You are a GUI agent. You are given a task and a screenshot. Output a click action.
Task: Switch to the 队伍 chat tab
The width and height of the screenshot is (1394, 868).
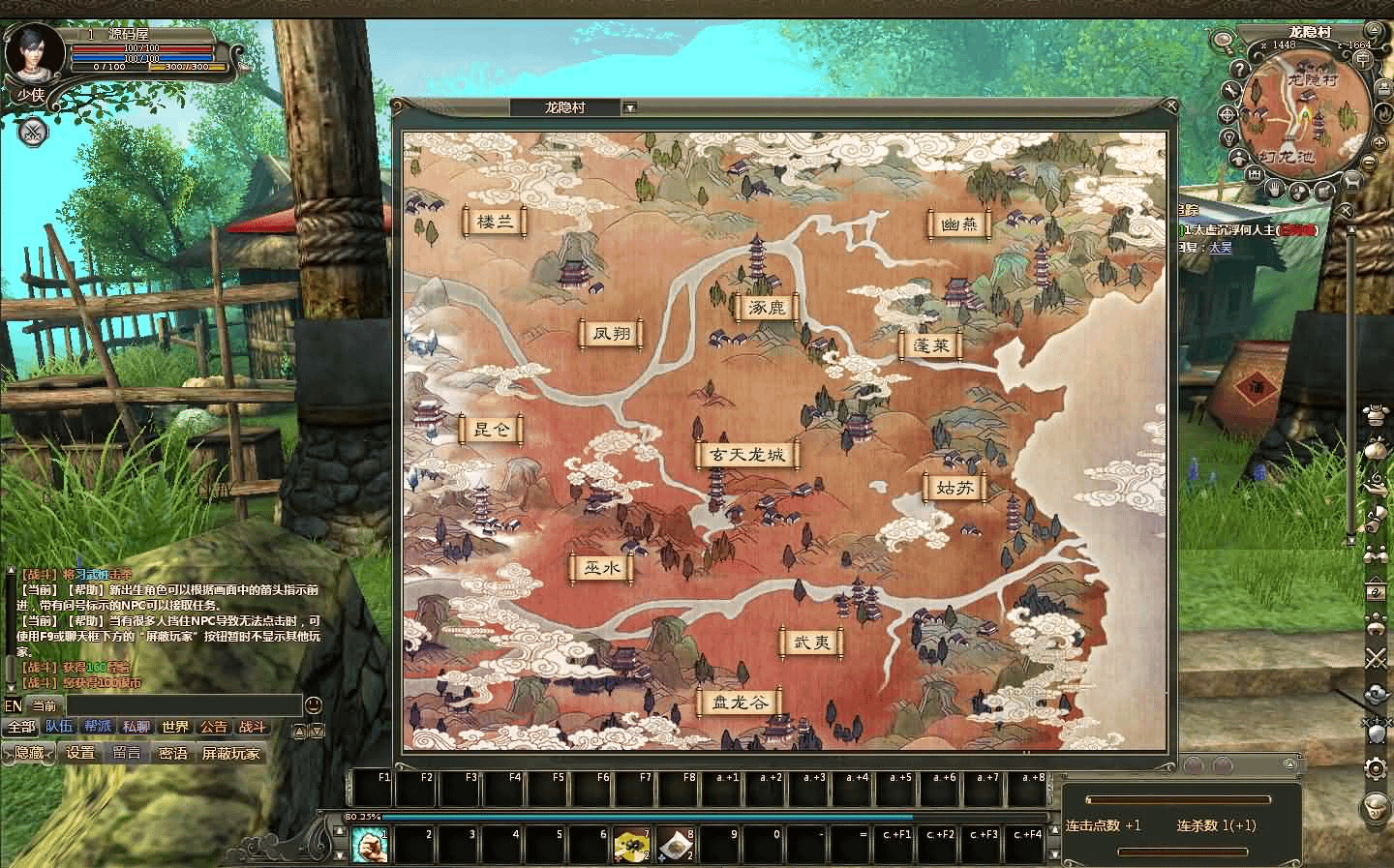[59, 727]
